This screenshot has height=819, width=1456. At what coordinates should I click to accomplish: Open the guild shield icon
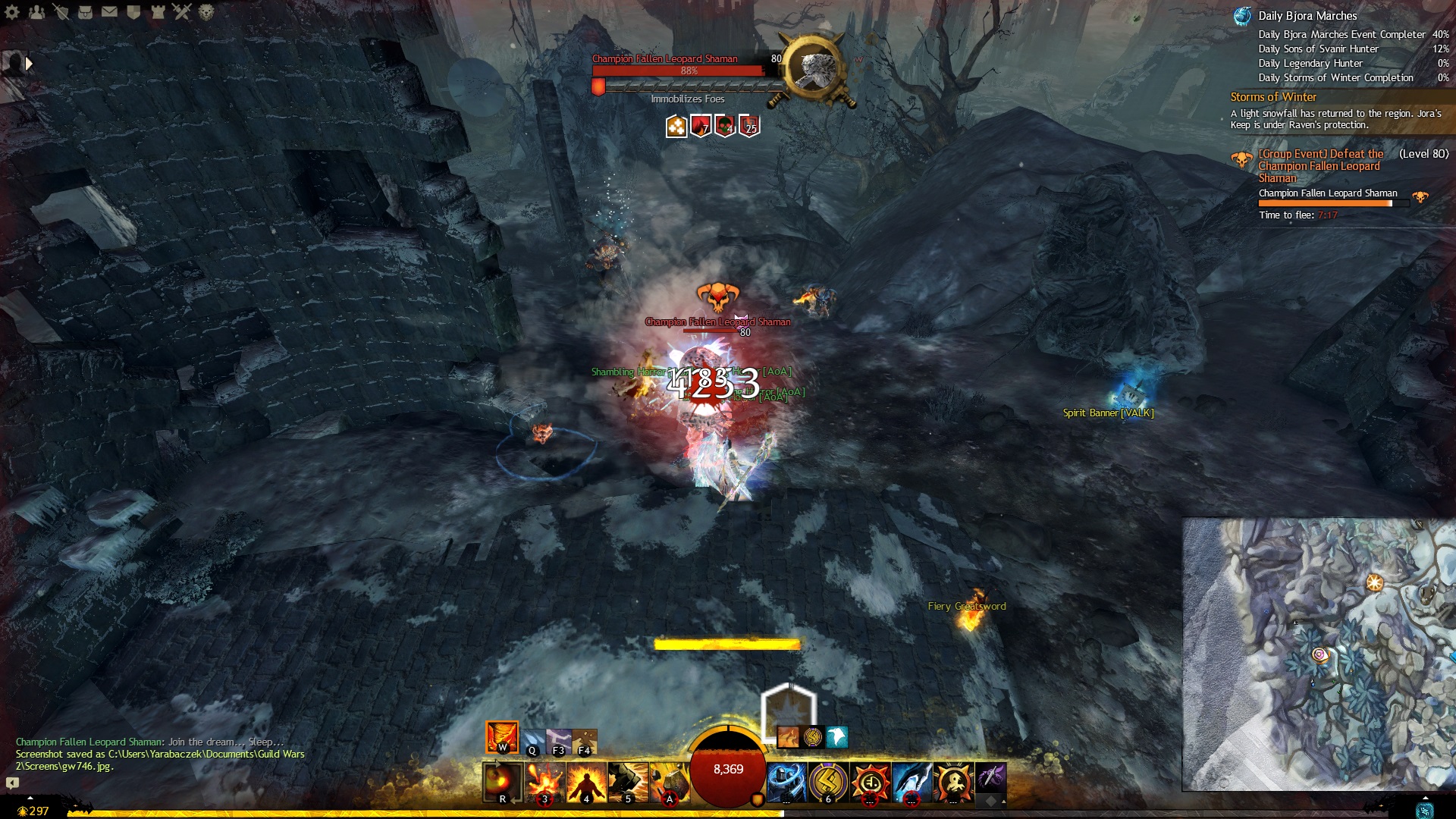tap(133, 11)
